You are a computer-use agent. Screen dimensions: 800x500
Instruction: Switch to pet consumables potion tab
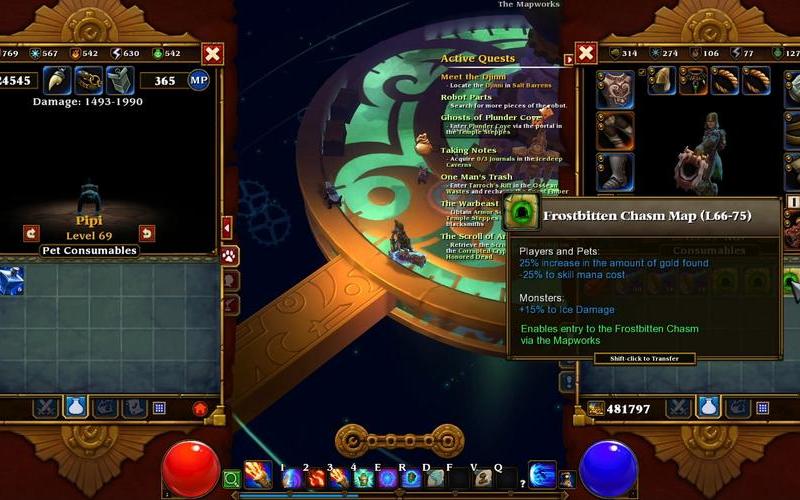pos(75,407)
